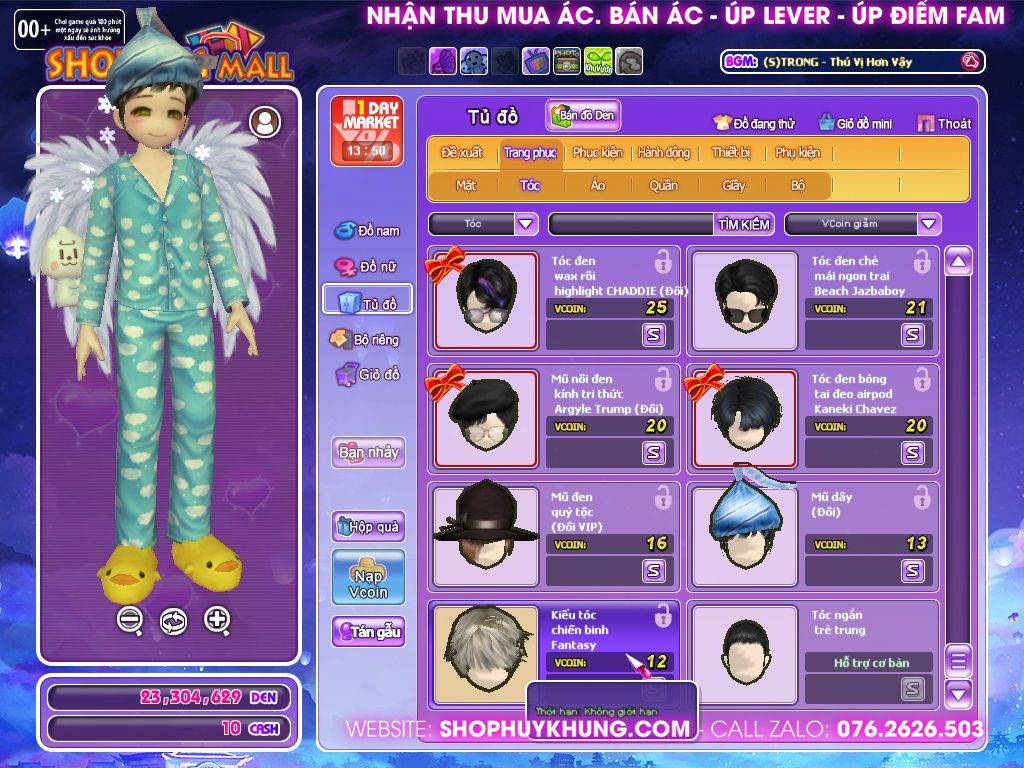Switch to the Đề xuất tab
The width and height of the screenshot is (1024, 768).
(462, 153)
